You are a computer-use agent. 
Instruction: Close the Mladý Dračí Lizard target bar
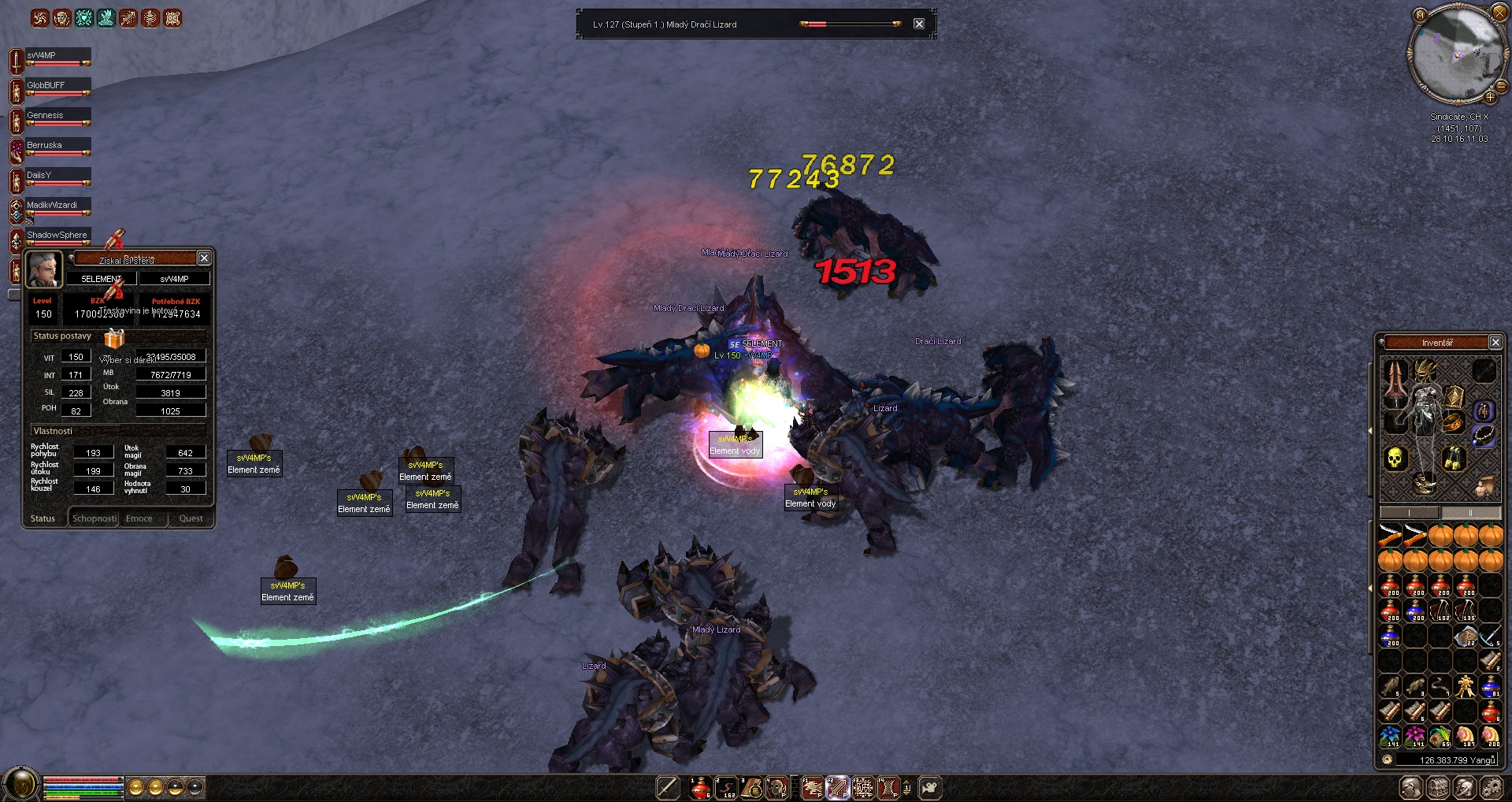point(919,24)
